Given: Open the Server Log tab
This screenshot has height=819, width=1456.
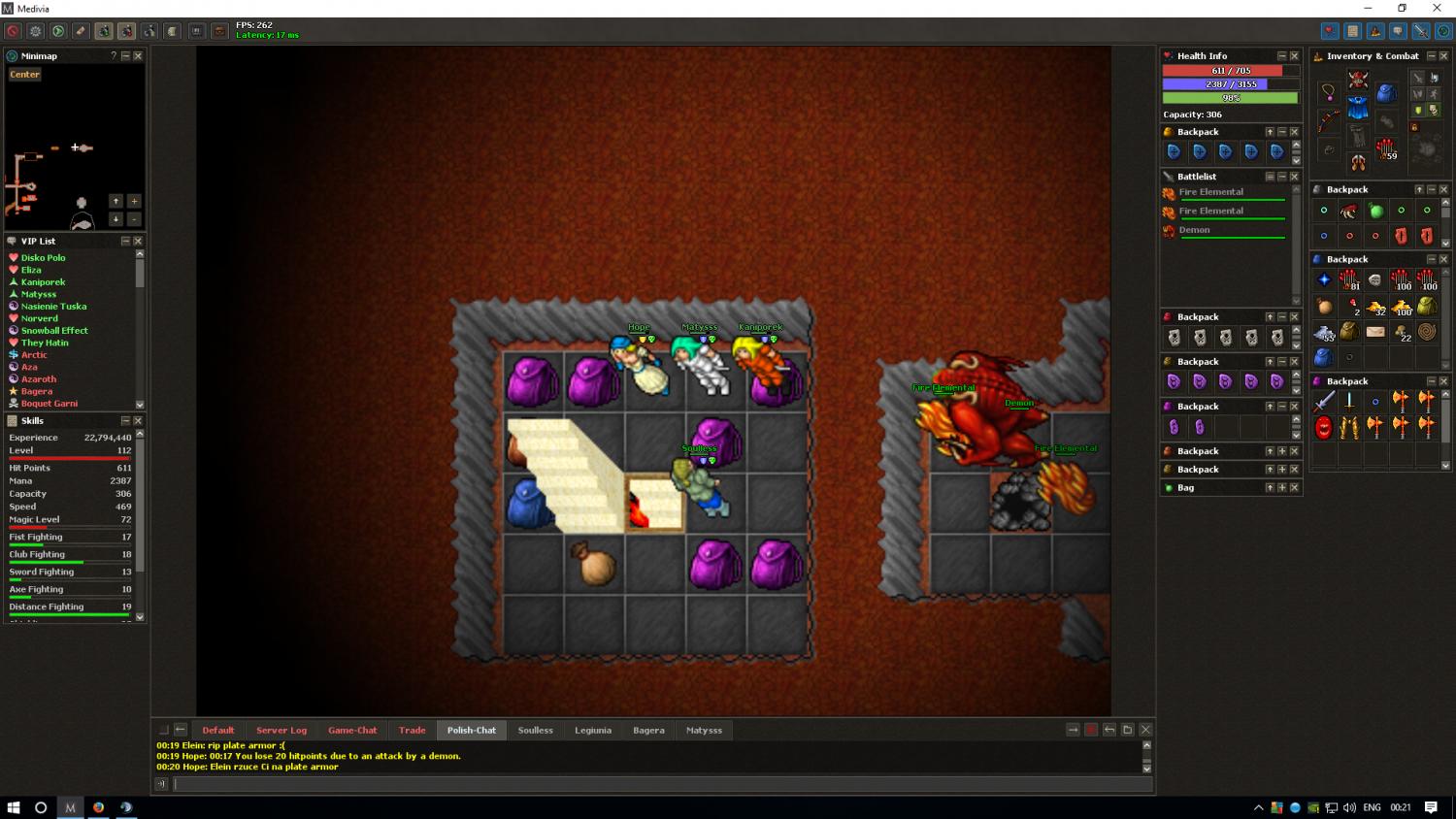Looking at the screenshot, I should pos(281,731).
